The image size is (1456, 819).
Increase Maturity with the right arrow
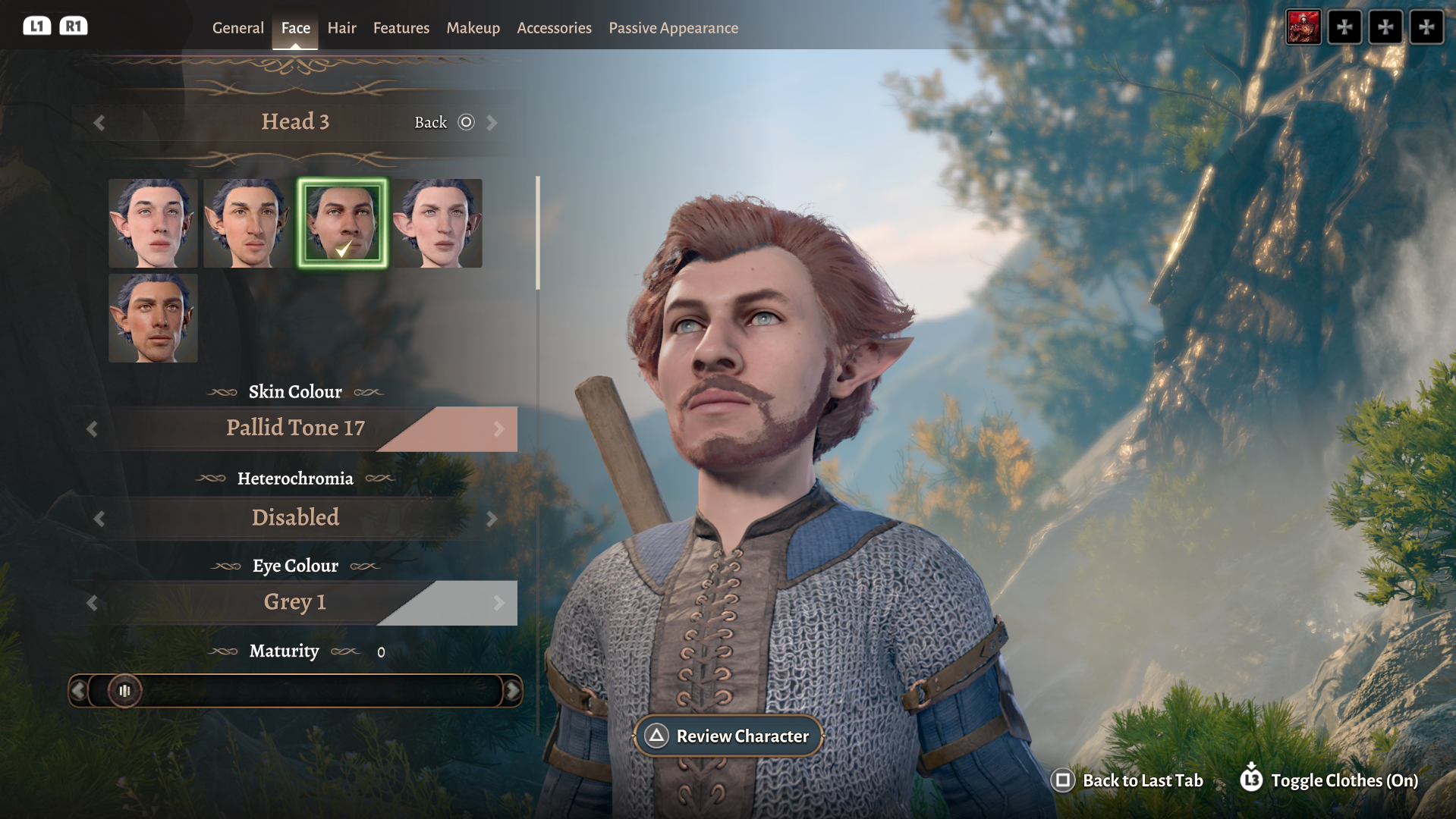513,691
